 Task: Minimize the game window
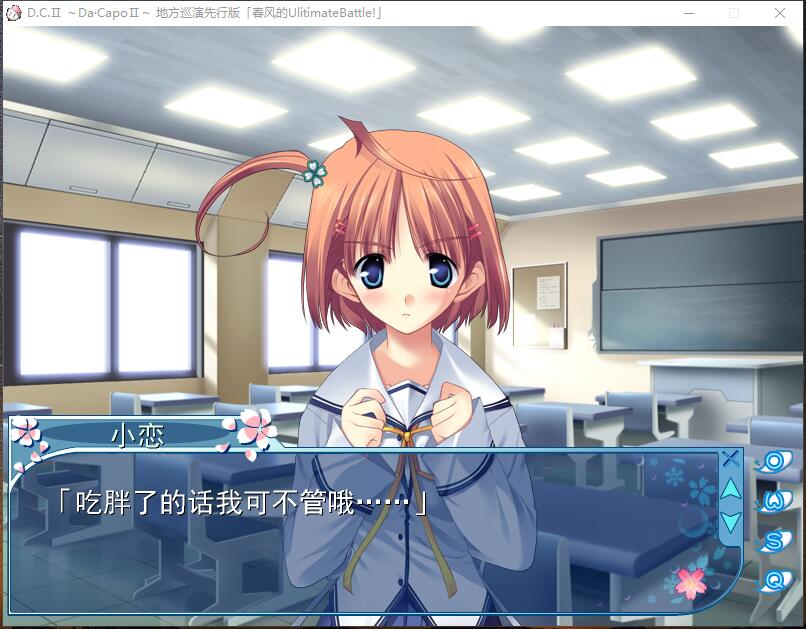point(688,13)
